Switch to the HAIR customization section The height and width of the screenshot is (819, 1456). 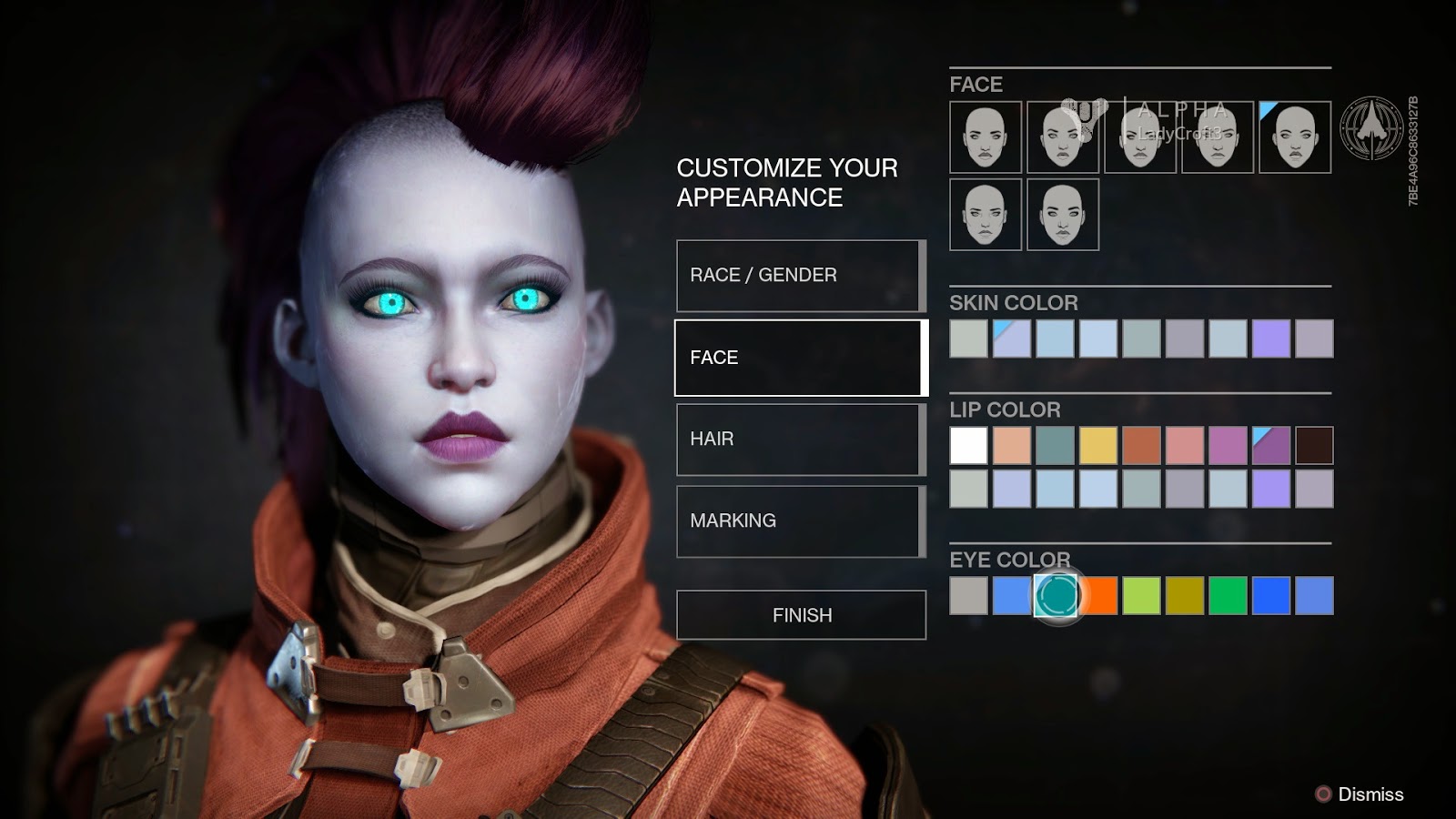pos(799,439)
